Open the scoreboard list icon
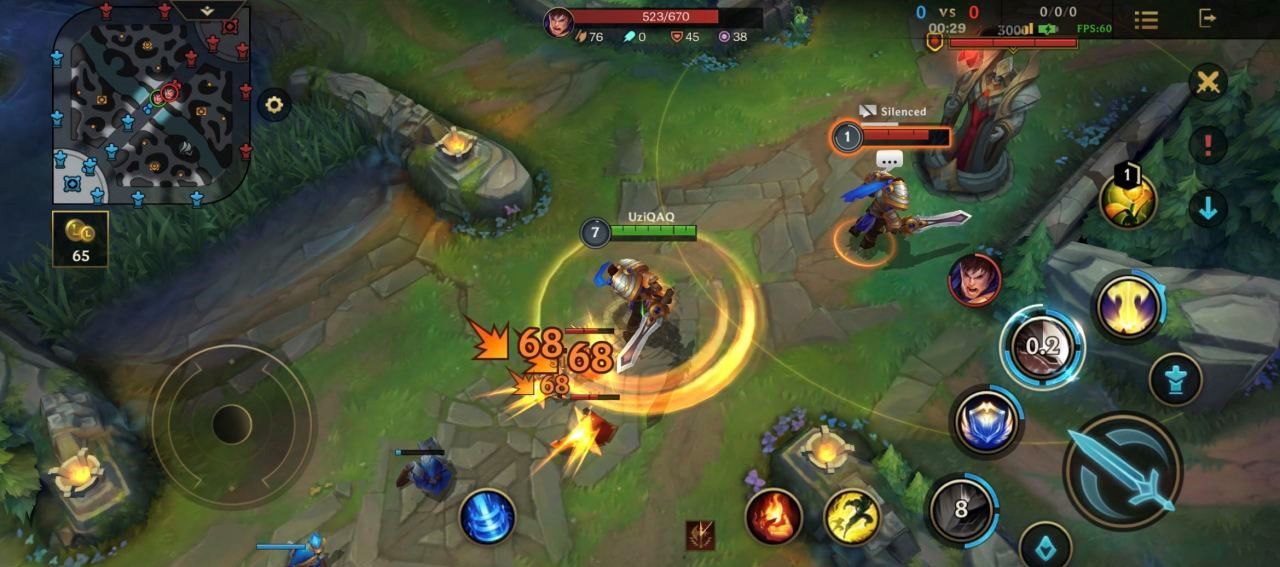The height and width of the screenshot is (567, 1280). coord(1146,19)
